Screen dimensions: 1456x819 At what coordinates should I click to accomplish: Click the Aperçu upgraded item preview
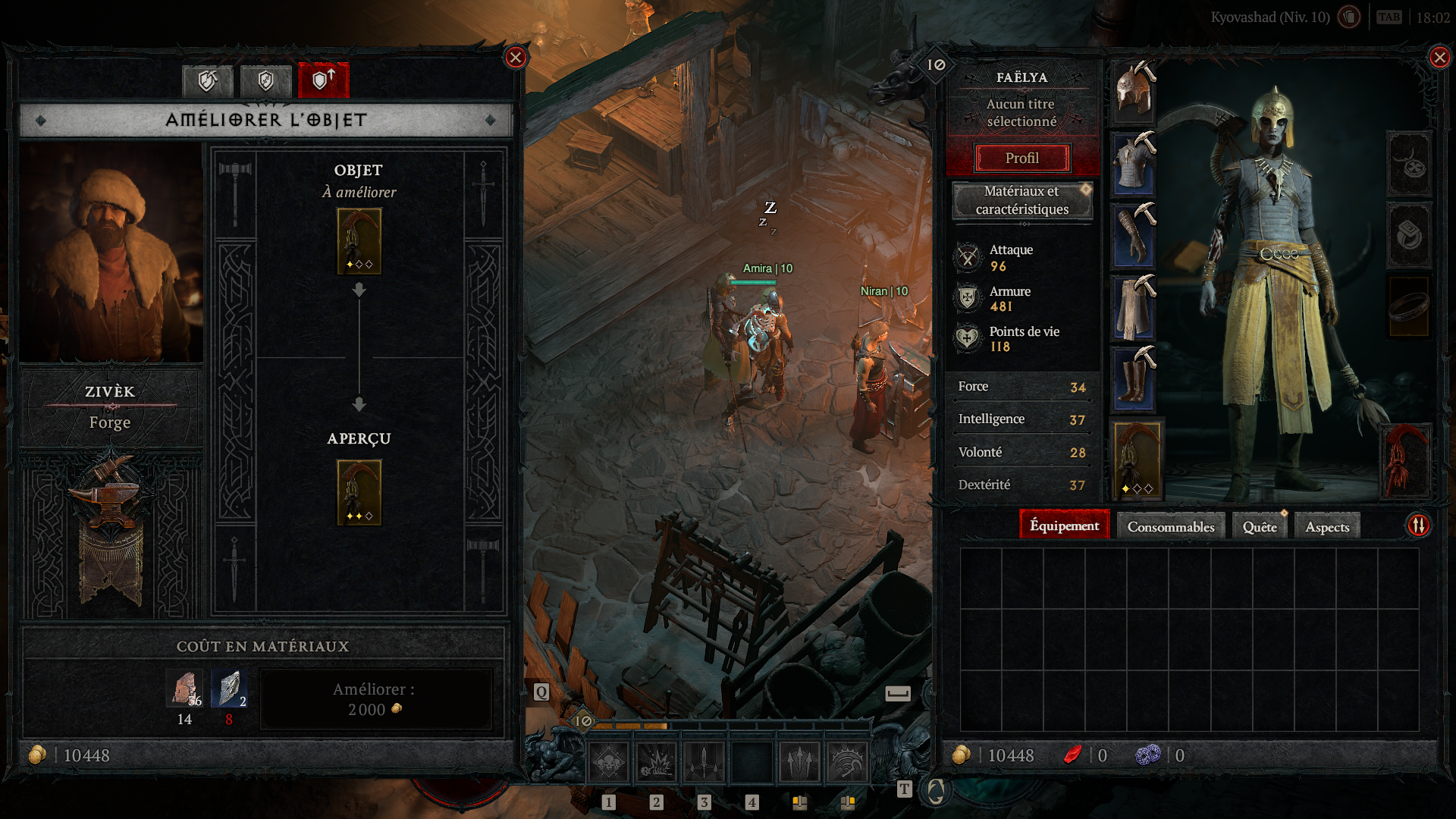click(359, 493)
